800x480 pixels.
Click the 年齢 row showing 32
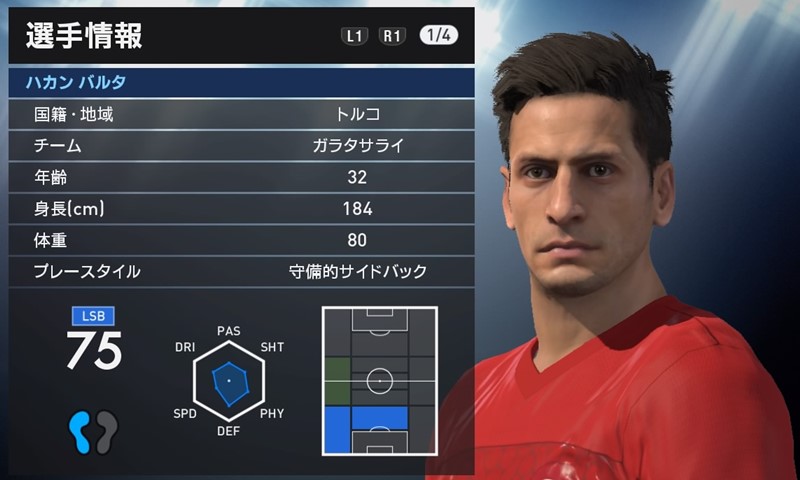coord(240,177)
